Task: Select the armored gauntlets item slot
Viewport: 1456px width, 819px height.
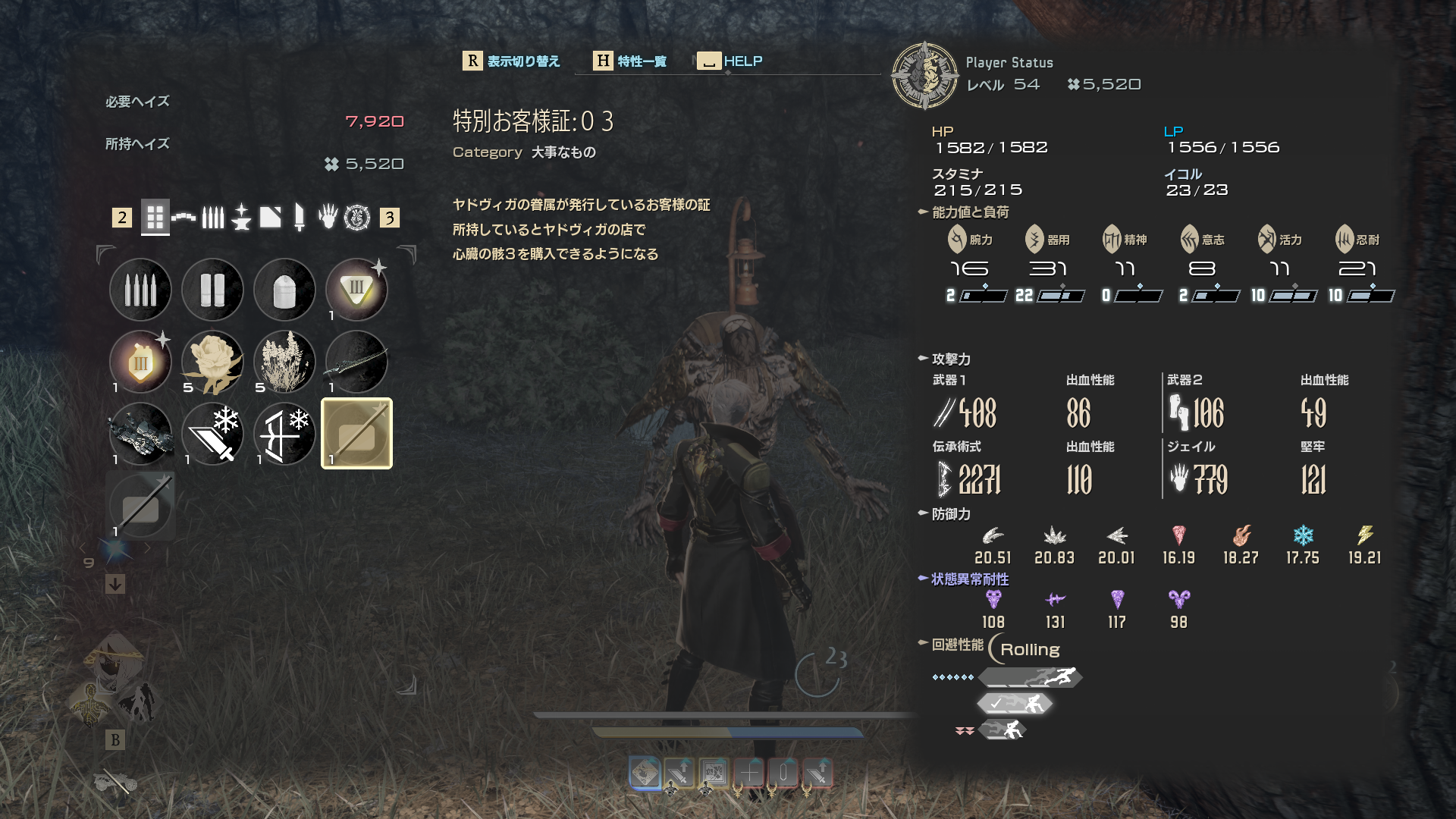Action: coord(140,434)
